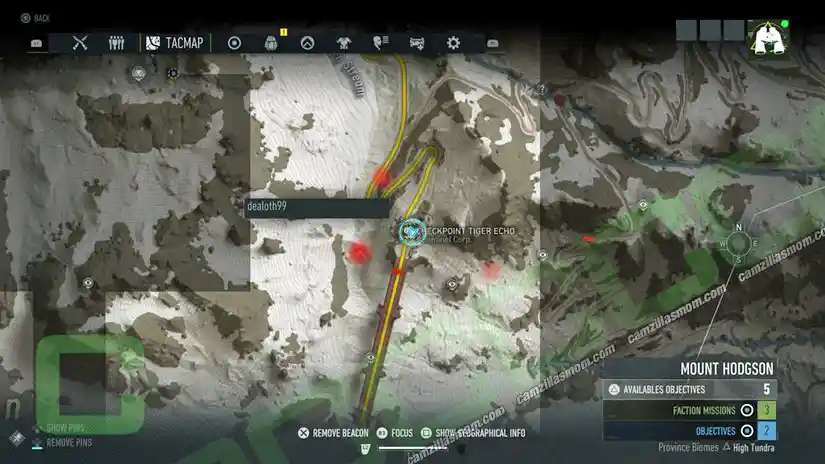The height and width of the screenshot is (464, 825).
Task: Switch to the crossed weapons loadout tab
Action: pos(81,43)
